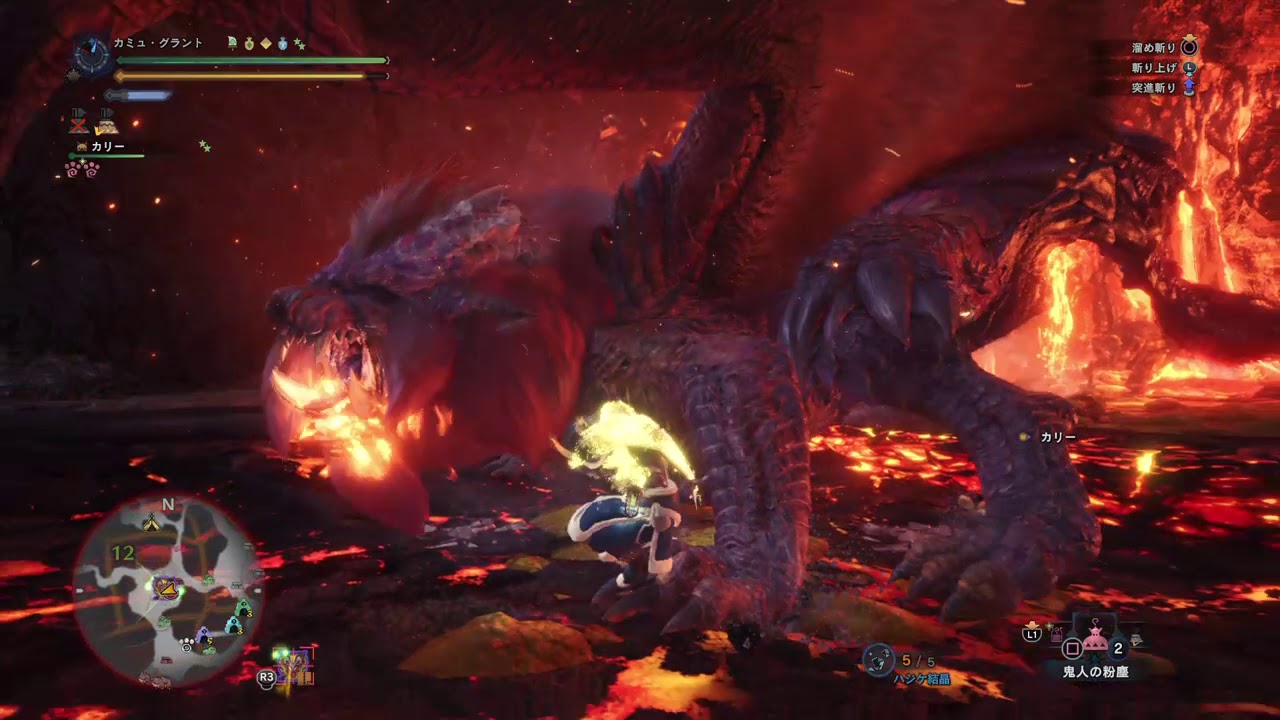Viewport: 1280px width, 720px height.
Task: Select カリー's palico face icon
Action: (82, 146)
